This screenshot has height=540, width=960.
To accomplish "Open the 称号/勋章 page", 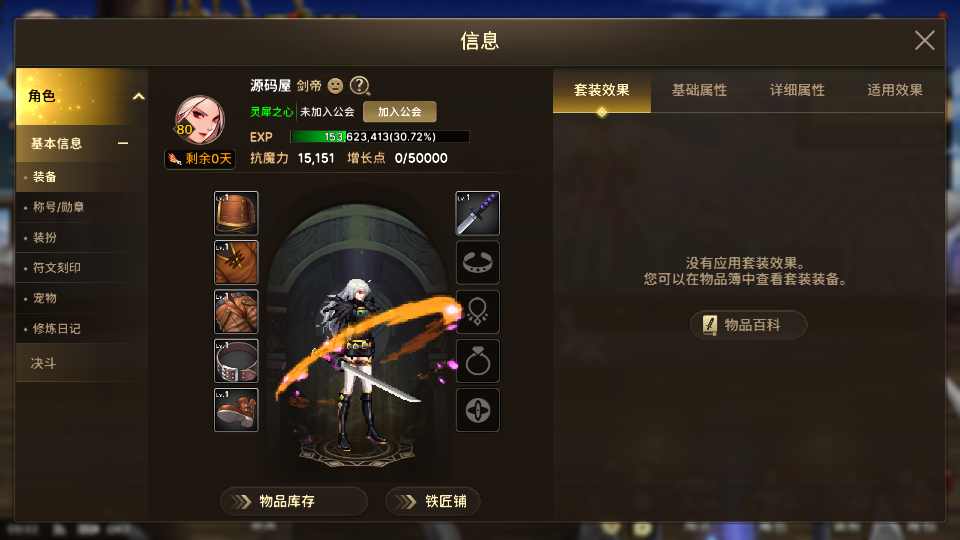I will click(58, 208).
